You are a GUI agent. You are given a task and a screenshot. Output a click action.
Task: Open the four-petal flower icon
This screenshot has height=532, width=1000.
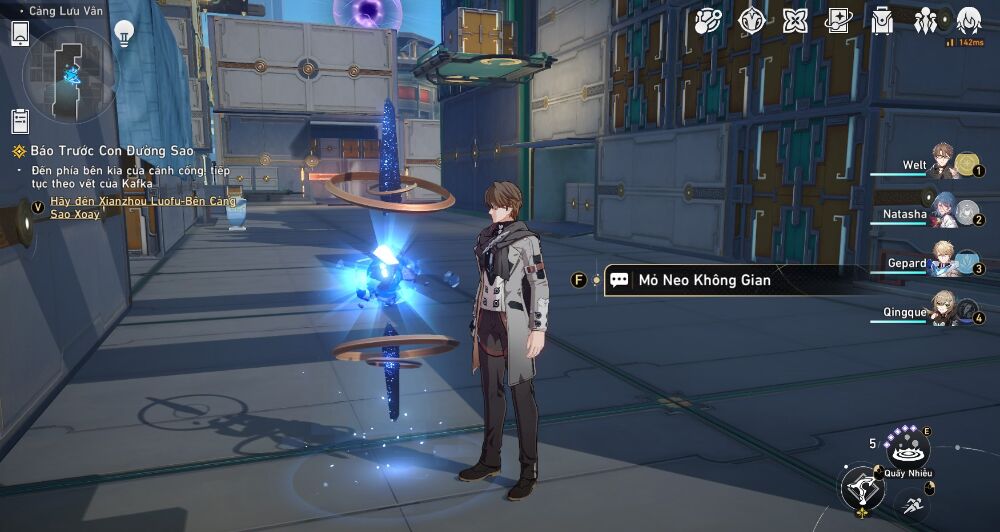click(x=795, y=21)
